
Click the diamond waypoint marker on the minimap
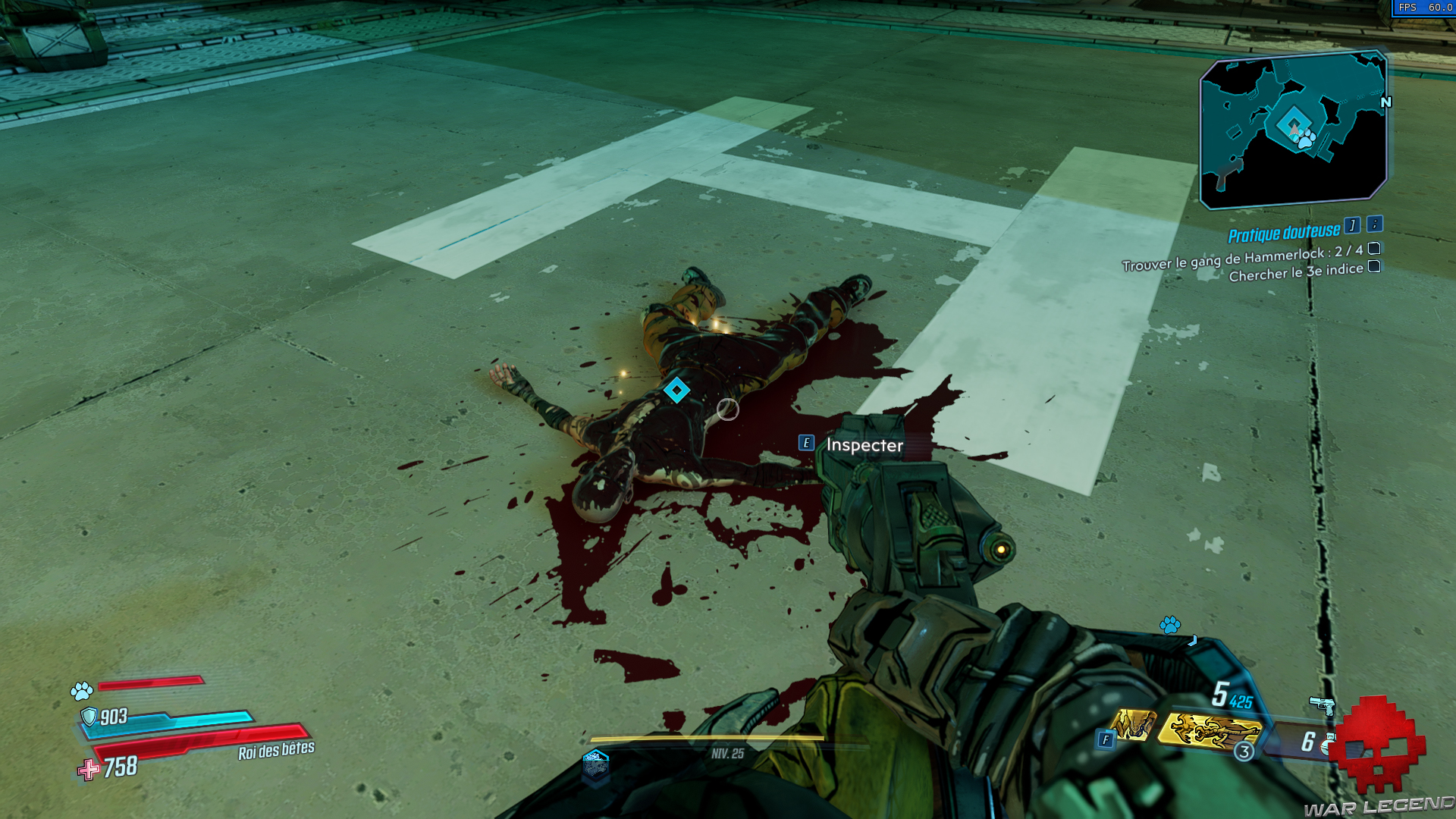coord(1295,121)
